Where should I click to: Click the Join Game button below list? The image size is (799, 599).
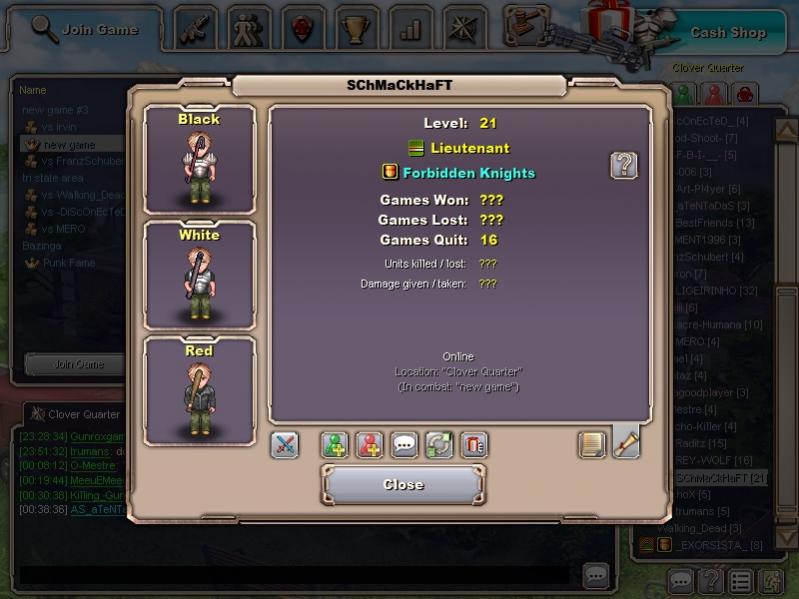[x=77, y=364]
